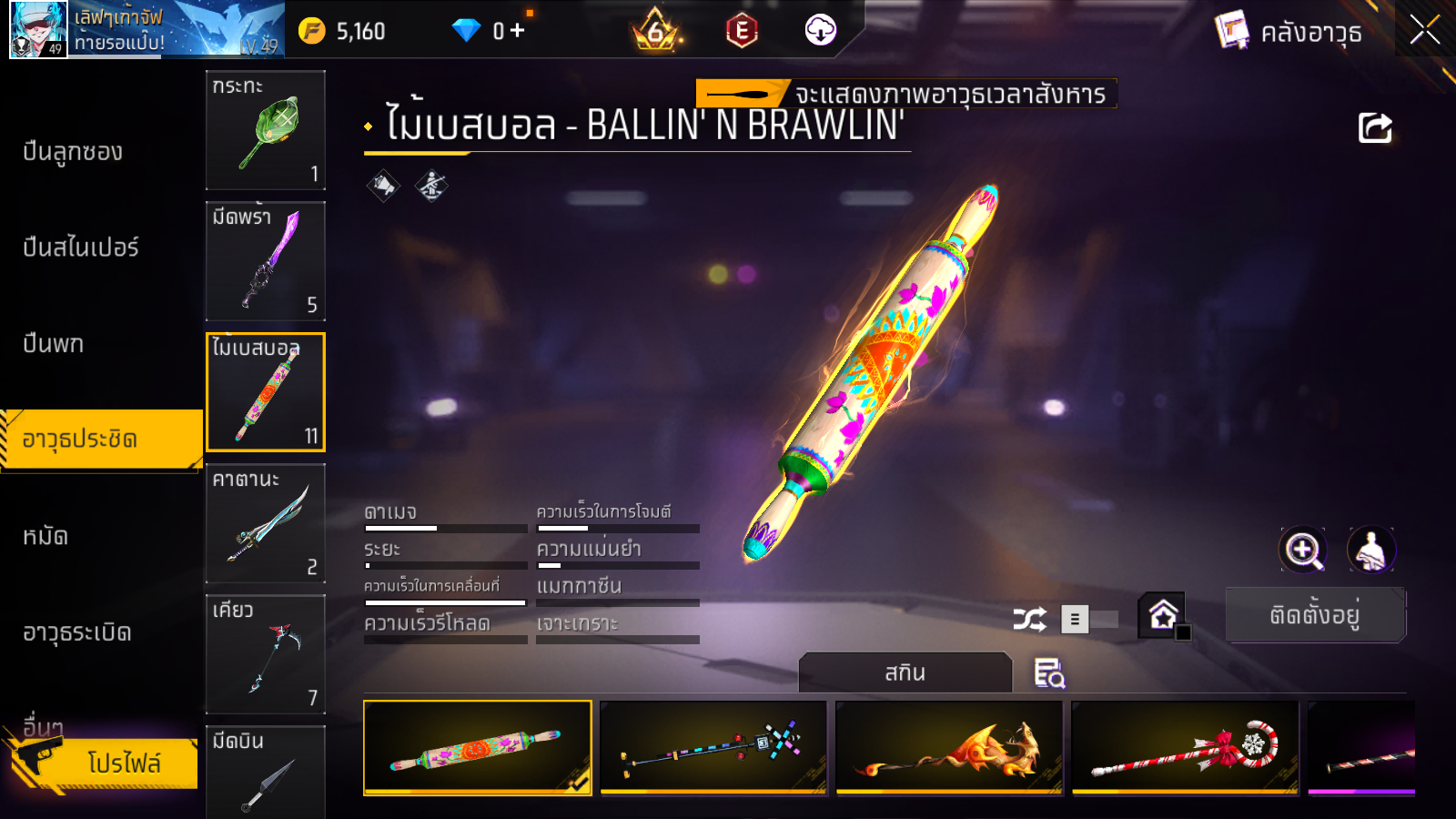Select the ปืนลูกซอง shotgun category
Viewport: 1456px width, 819px height.
pyautogui.click(x=73, y=152)
